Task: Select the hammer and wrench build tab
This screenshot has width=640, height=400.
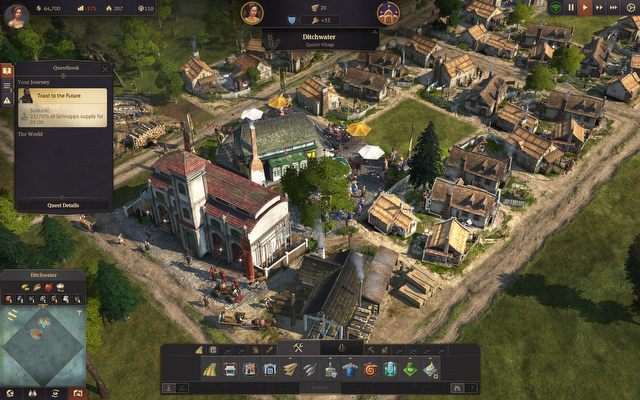Action: click(x=297, y=348)
